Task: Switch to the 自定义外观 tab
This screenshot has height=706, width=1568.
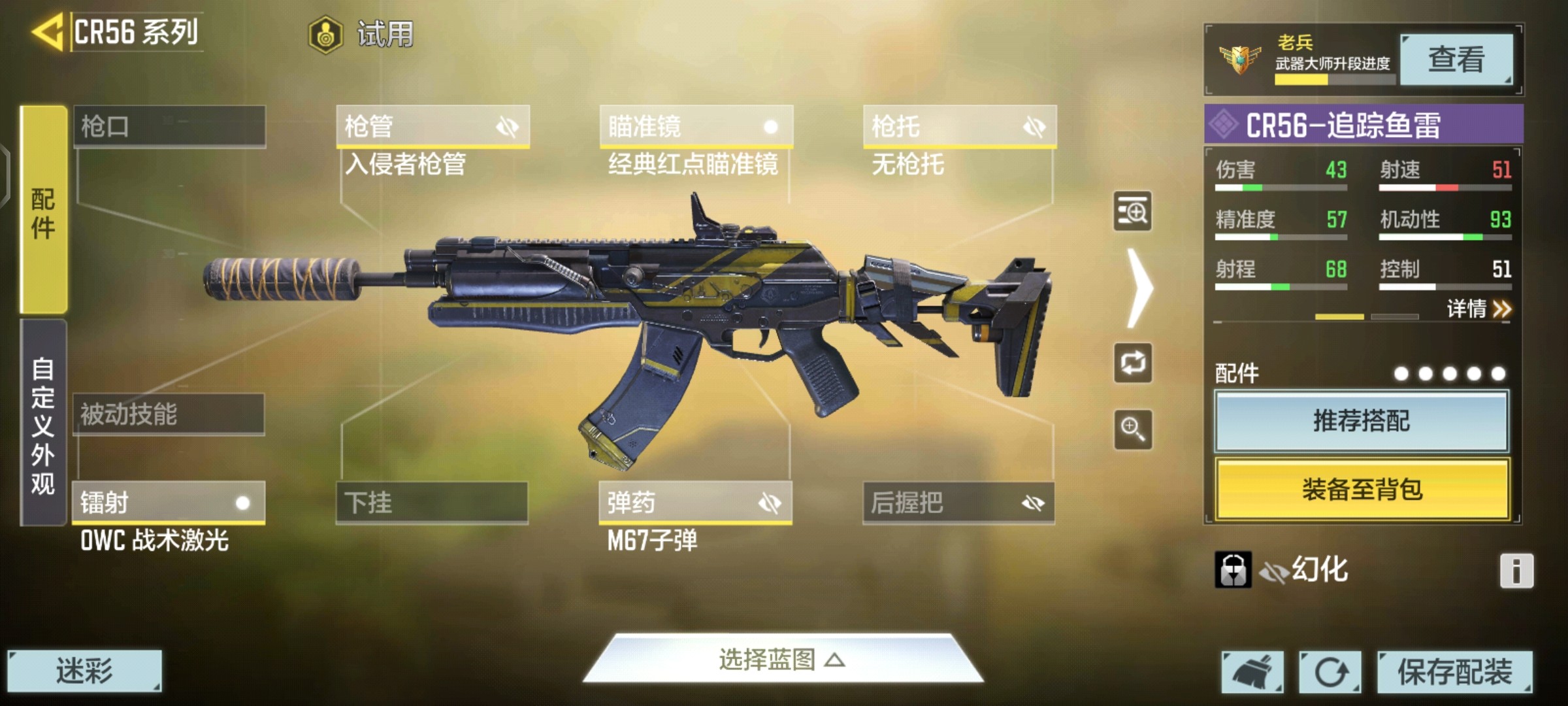Action: [43, 424]
